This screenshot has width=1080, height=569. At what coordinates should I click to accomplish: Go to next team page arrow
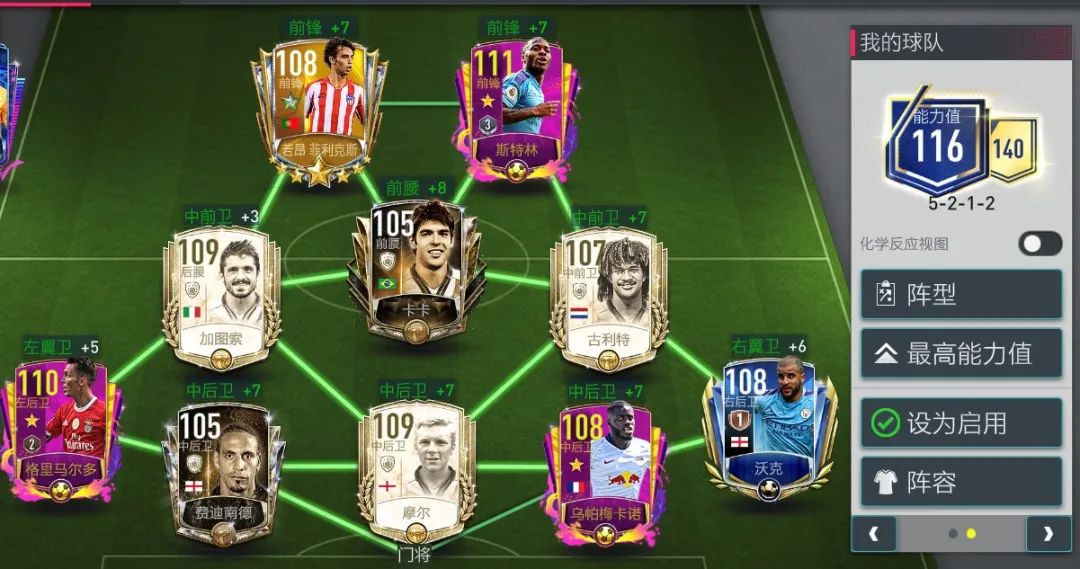[x=1047, y=534]
